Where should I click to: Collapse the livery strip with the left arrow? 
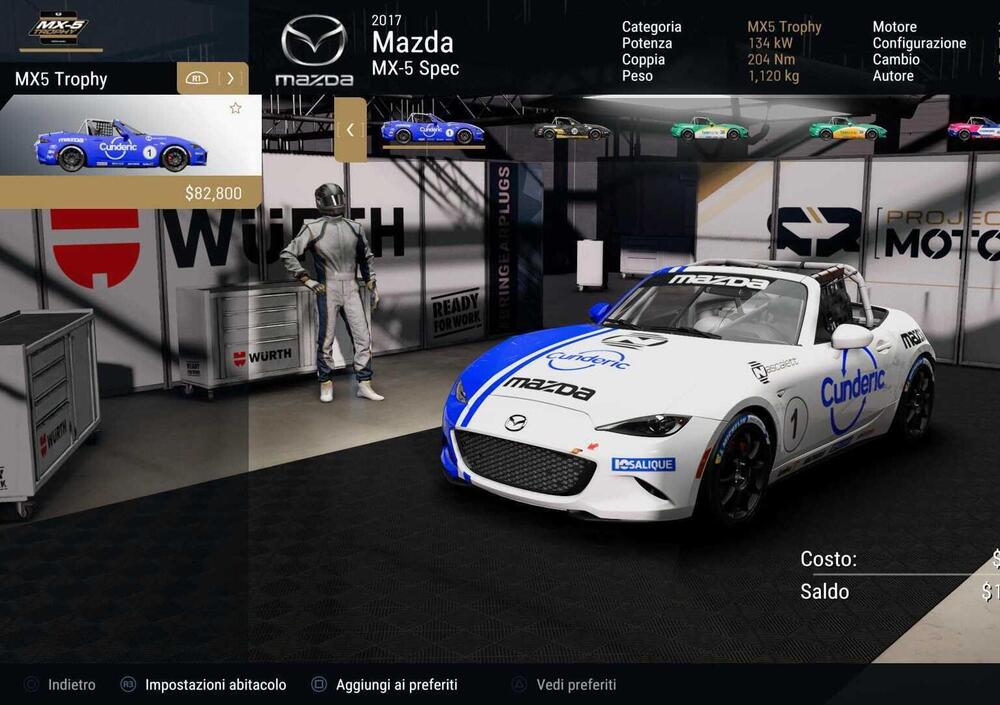[350, 129]
